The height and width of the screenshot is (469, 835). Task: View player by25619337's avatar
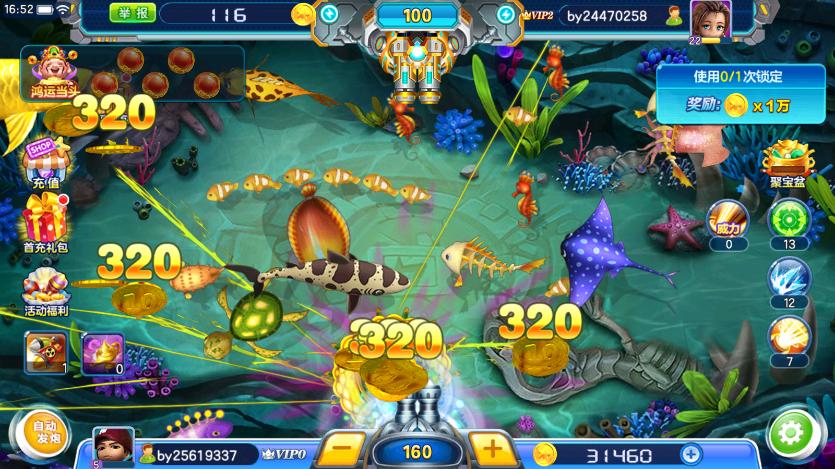point(112,446)
